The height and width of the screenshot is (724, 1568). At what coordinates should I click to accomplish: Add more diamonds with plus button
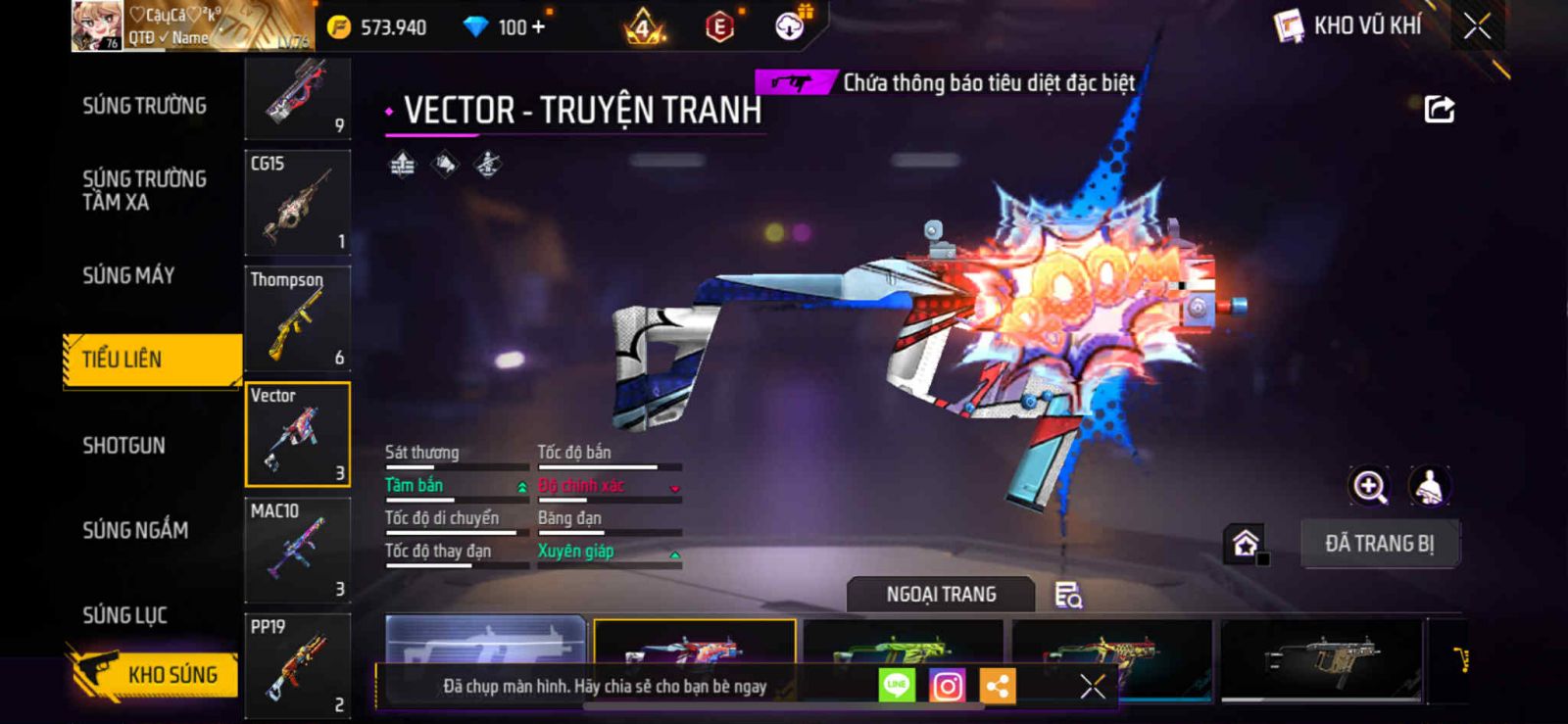pyautogui.click(x=537, y=26)
